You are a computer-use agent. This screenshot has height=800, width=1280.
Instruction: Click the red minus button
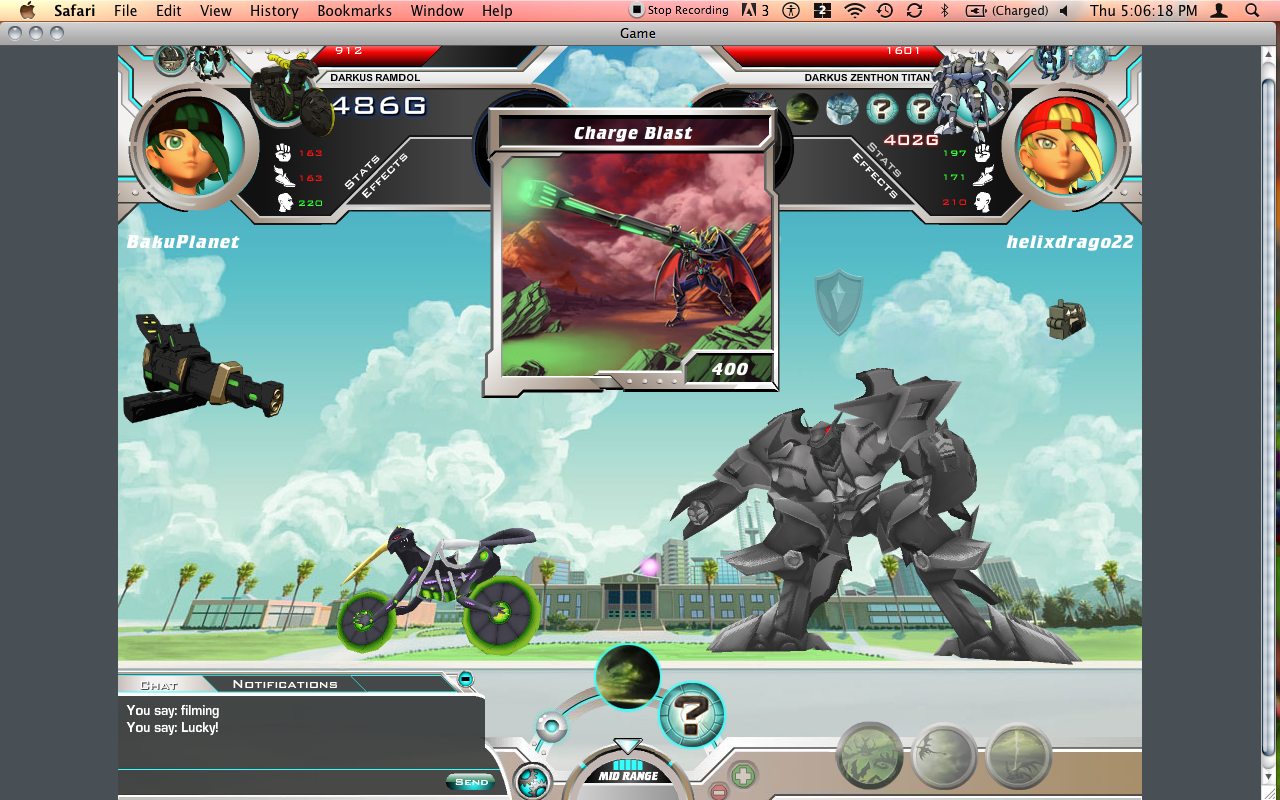(x=718, y=792)
